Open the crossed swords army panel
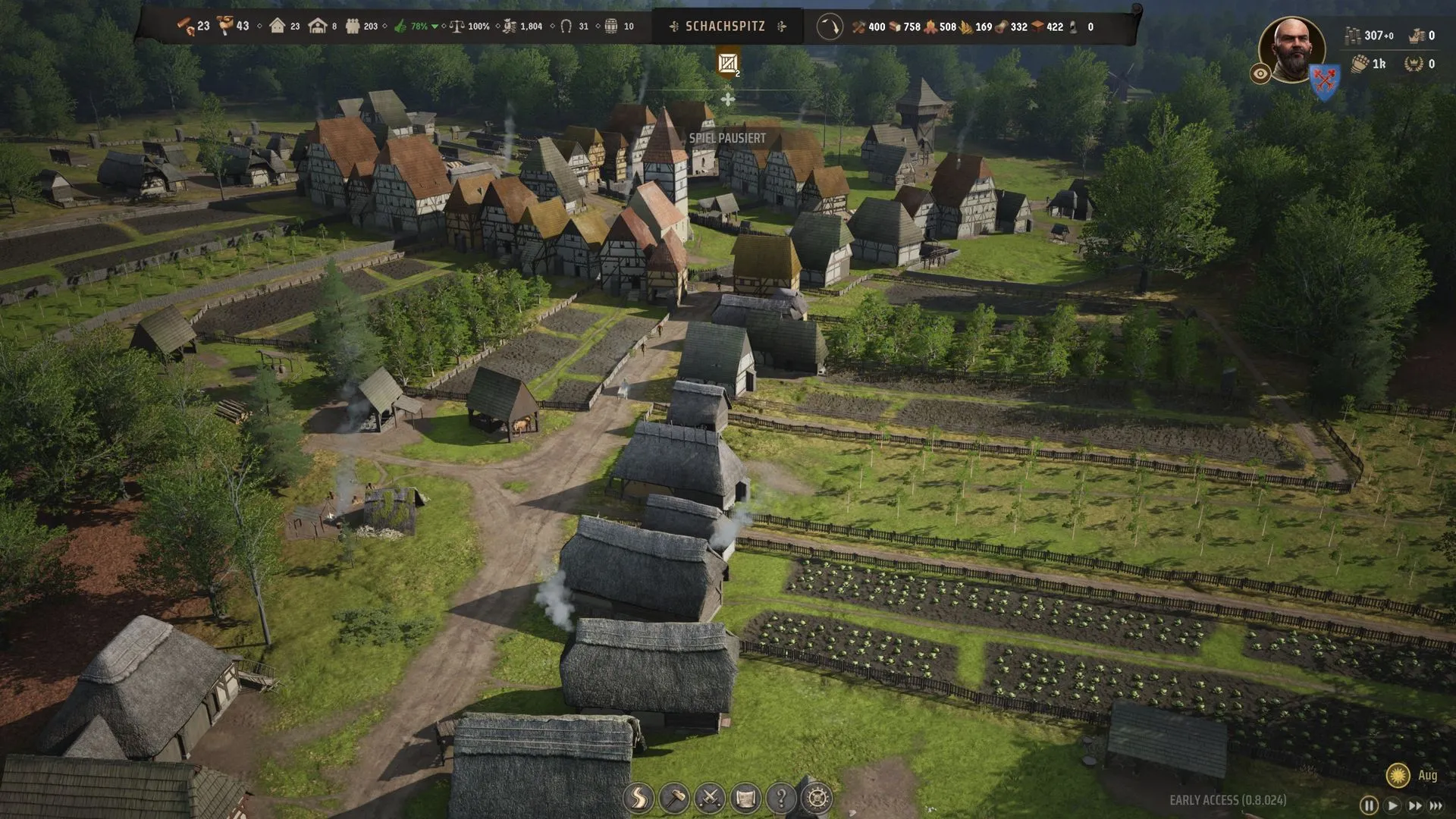The width and height of the screenshot is (1456, 819). click(x=710, y=798)
